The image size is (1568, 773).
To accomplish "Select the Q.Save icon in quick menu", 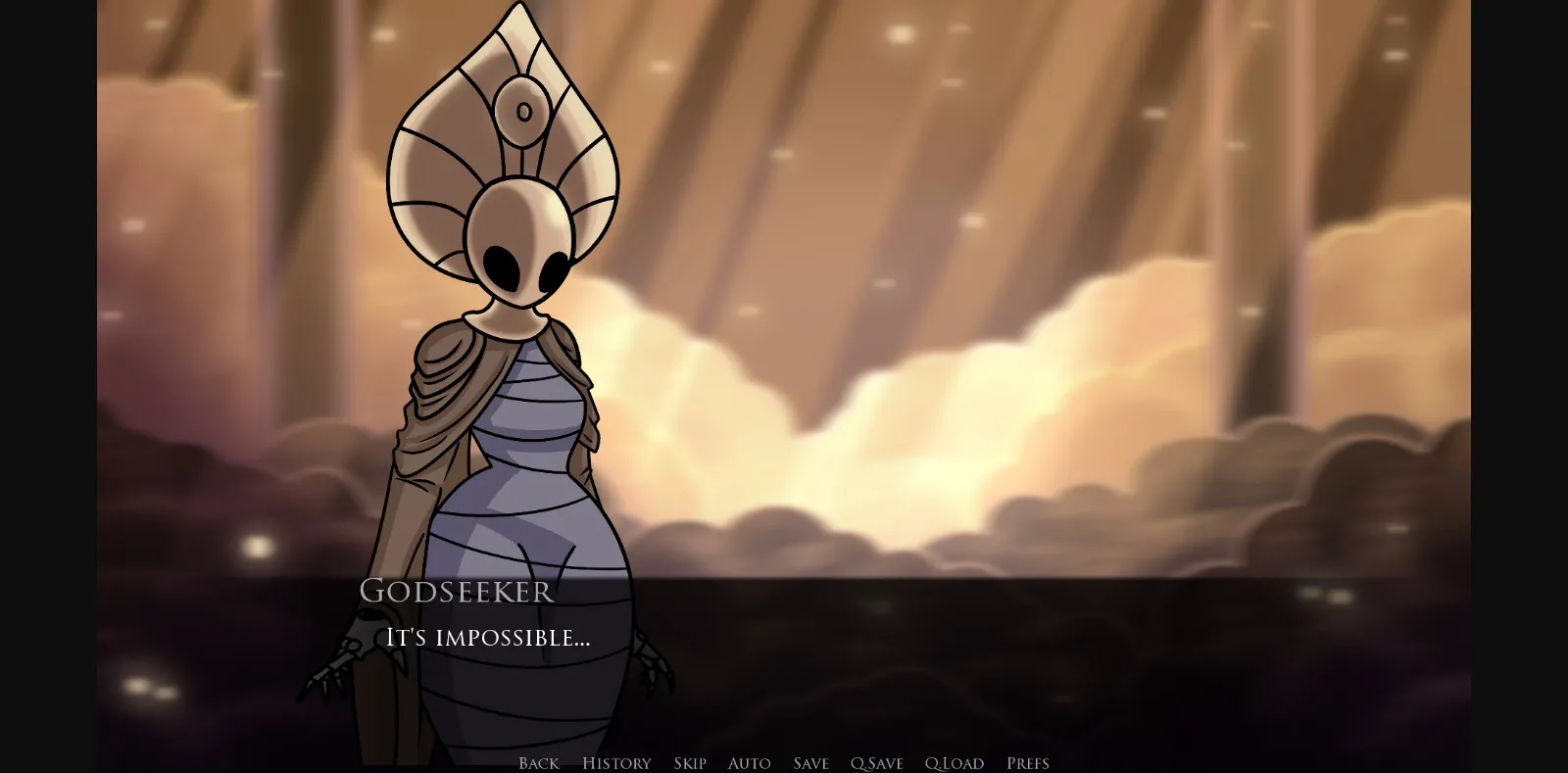I will [x=877, y=763].
